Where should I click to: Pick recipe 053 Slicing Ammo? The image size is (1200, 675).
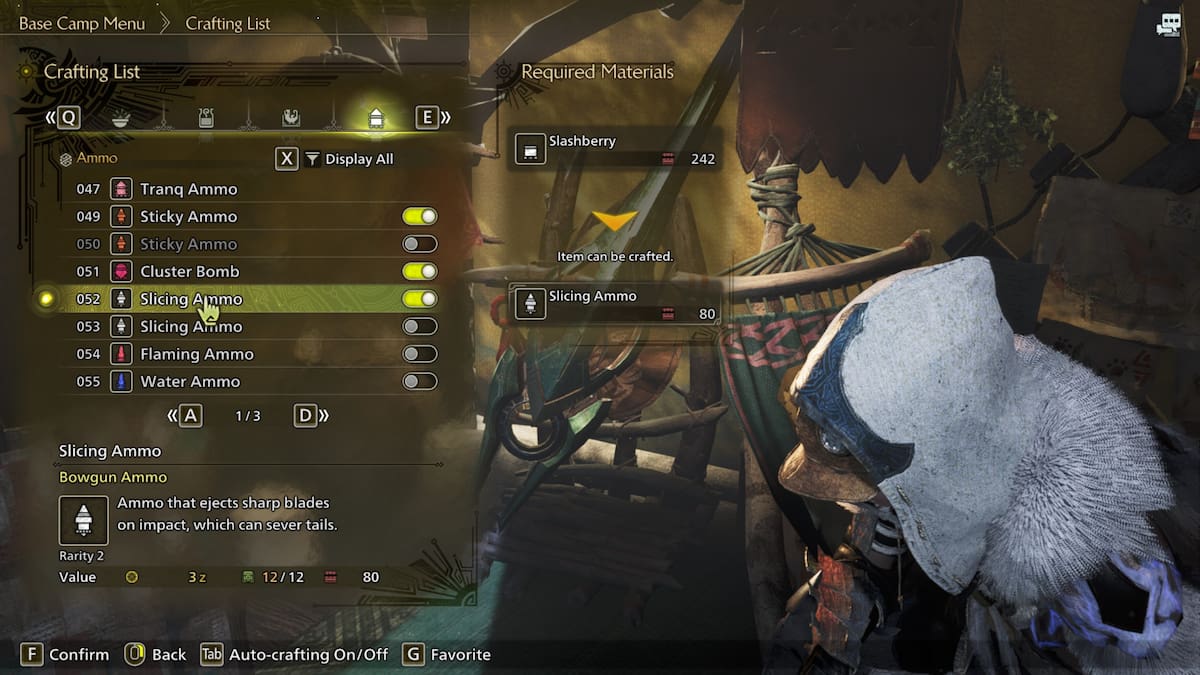click(x=191, y=326)
